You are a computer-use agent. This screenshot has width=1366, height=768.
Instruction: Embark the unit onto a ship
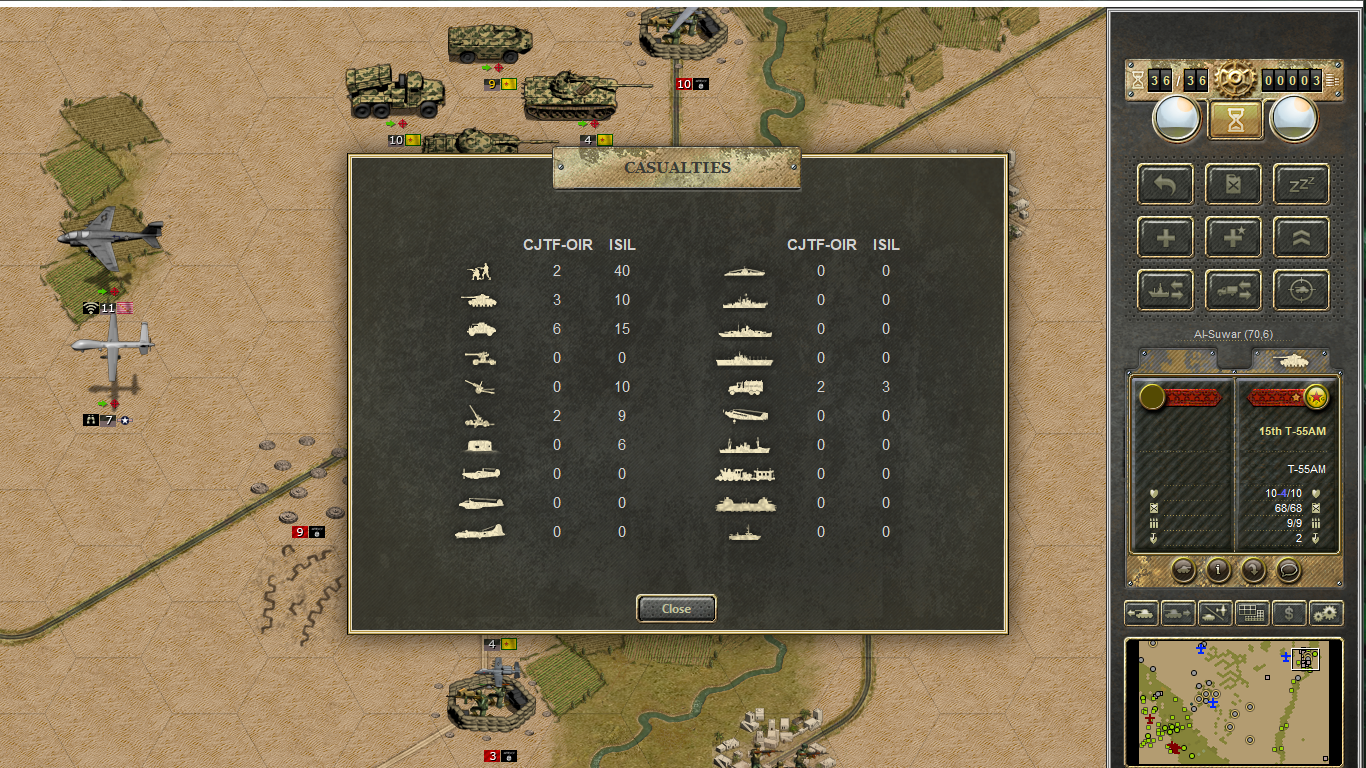coord(1165,290)
